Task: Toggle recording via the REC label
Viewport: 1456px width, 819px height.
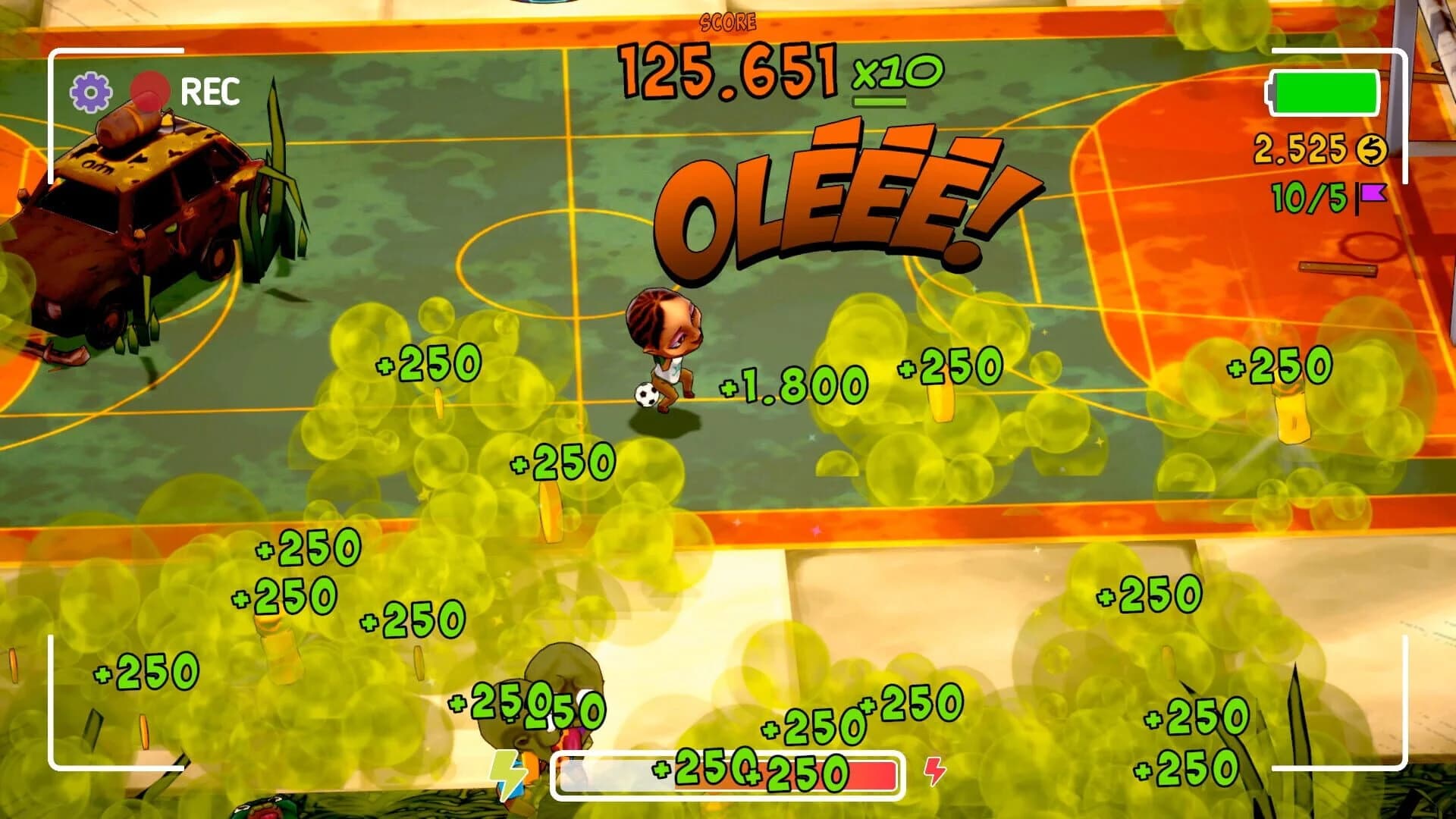Action: click(212, 91)
